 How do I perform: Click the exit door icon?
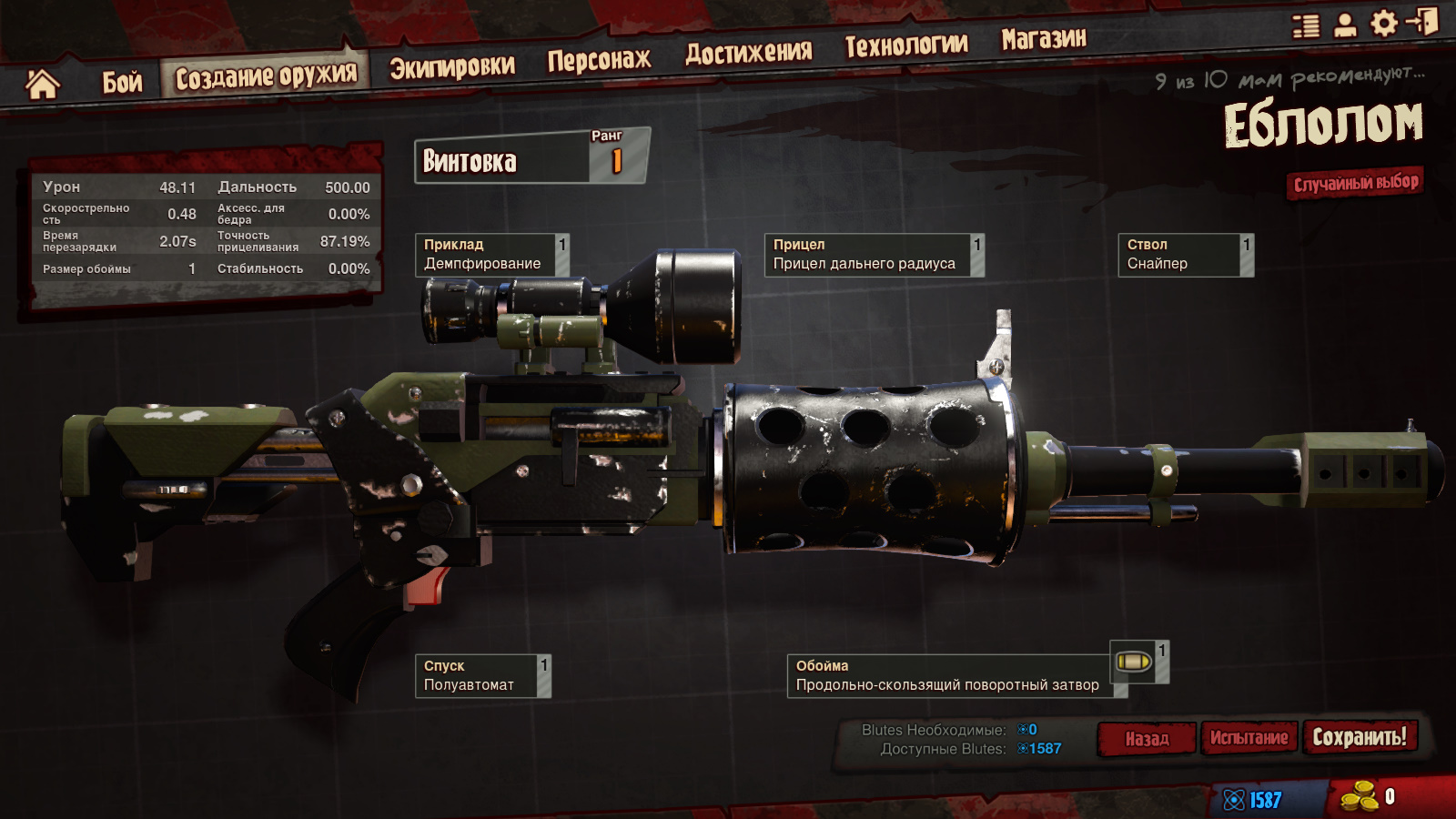pyautogui.click(x=1422, y=22)
